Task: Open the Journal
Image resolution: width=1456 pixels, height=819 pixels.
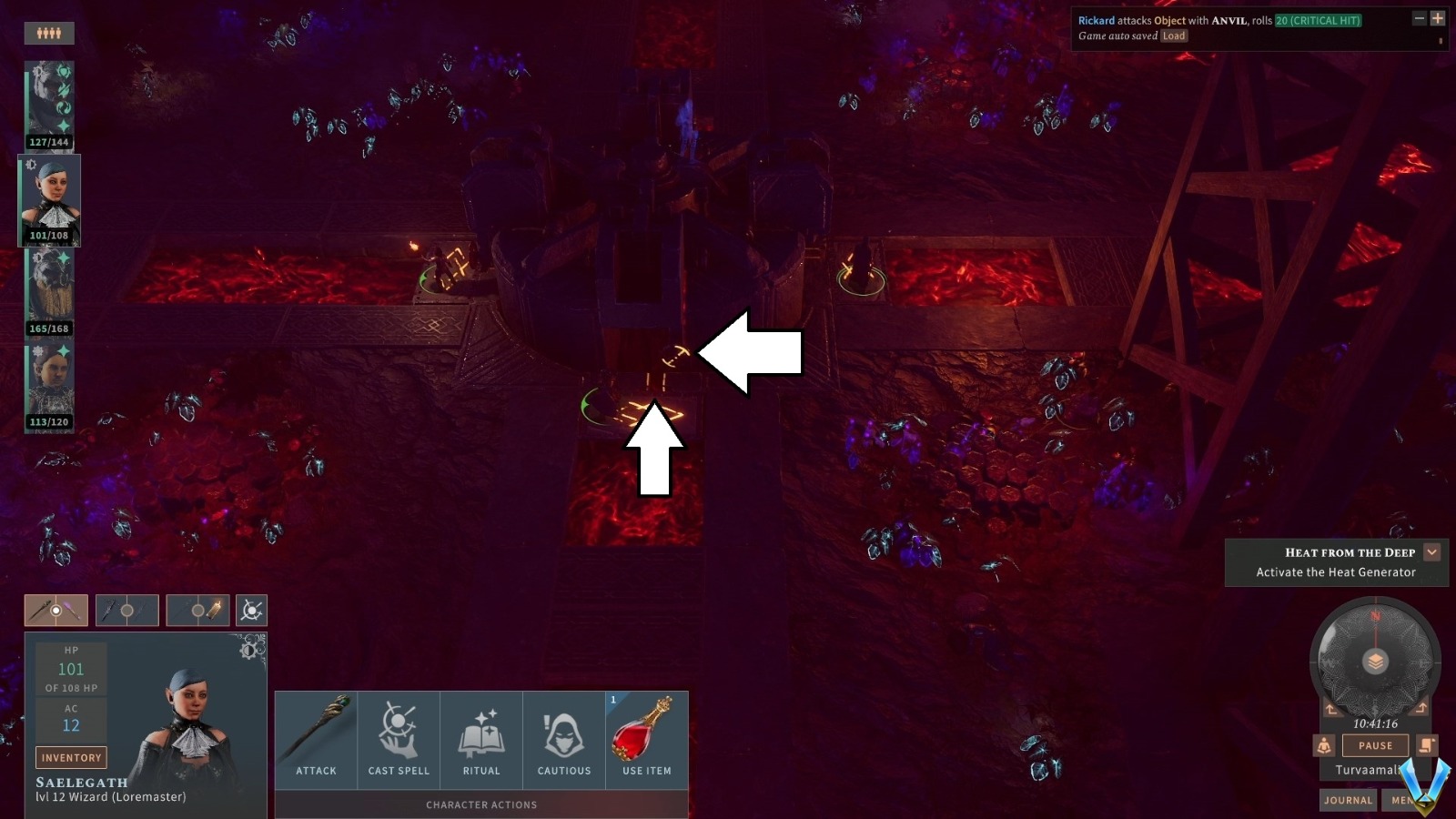Action: pyautogui.click(x=1348, y=800)
